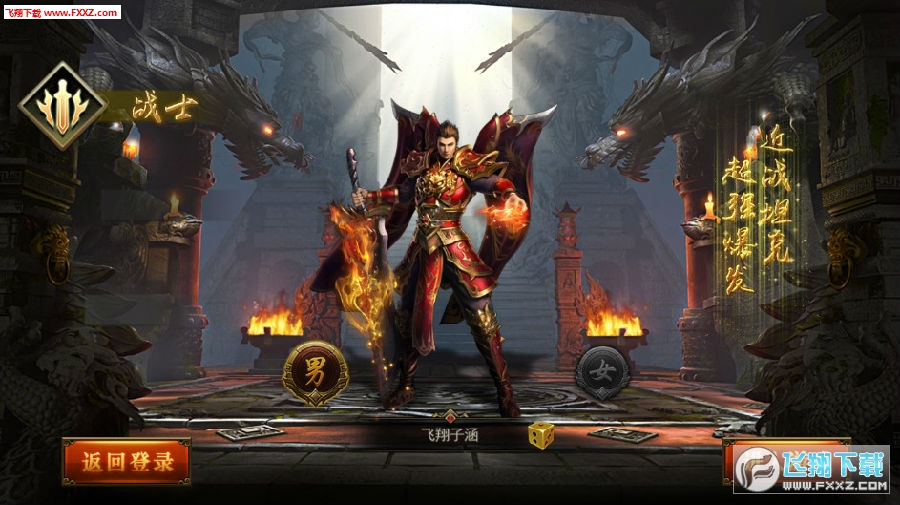Return to login with 返回登录
Screen dimensions: 900x505
(x=126, y=462)
